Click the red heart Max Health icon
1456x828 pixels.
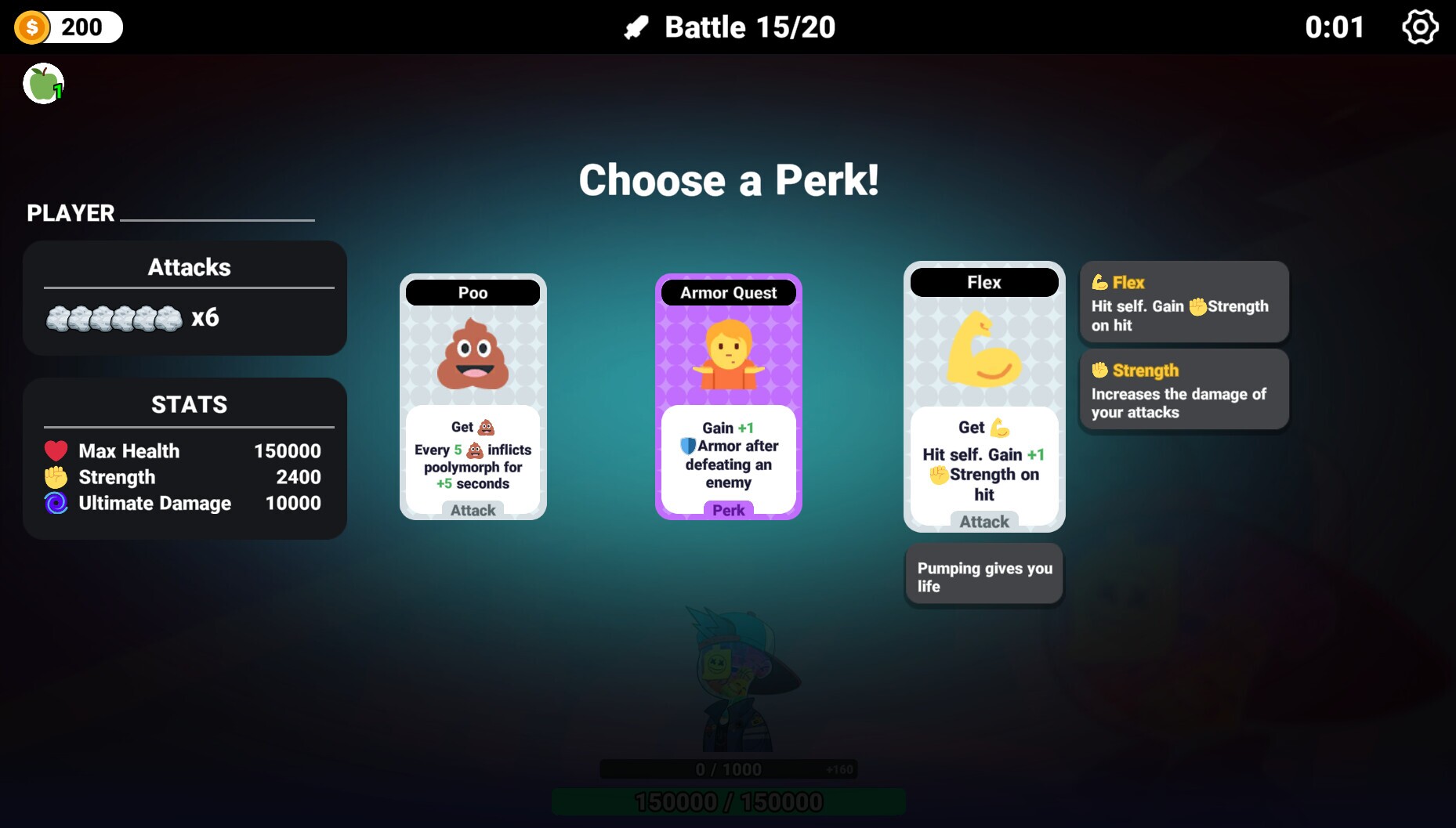[54, 450]
